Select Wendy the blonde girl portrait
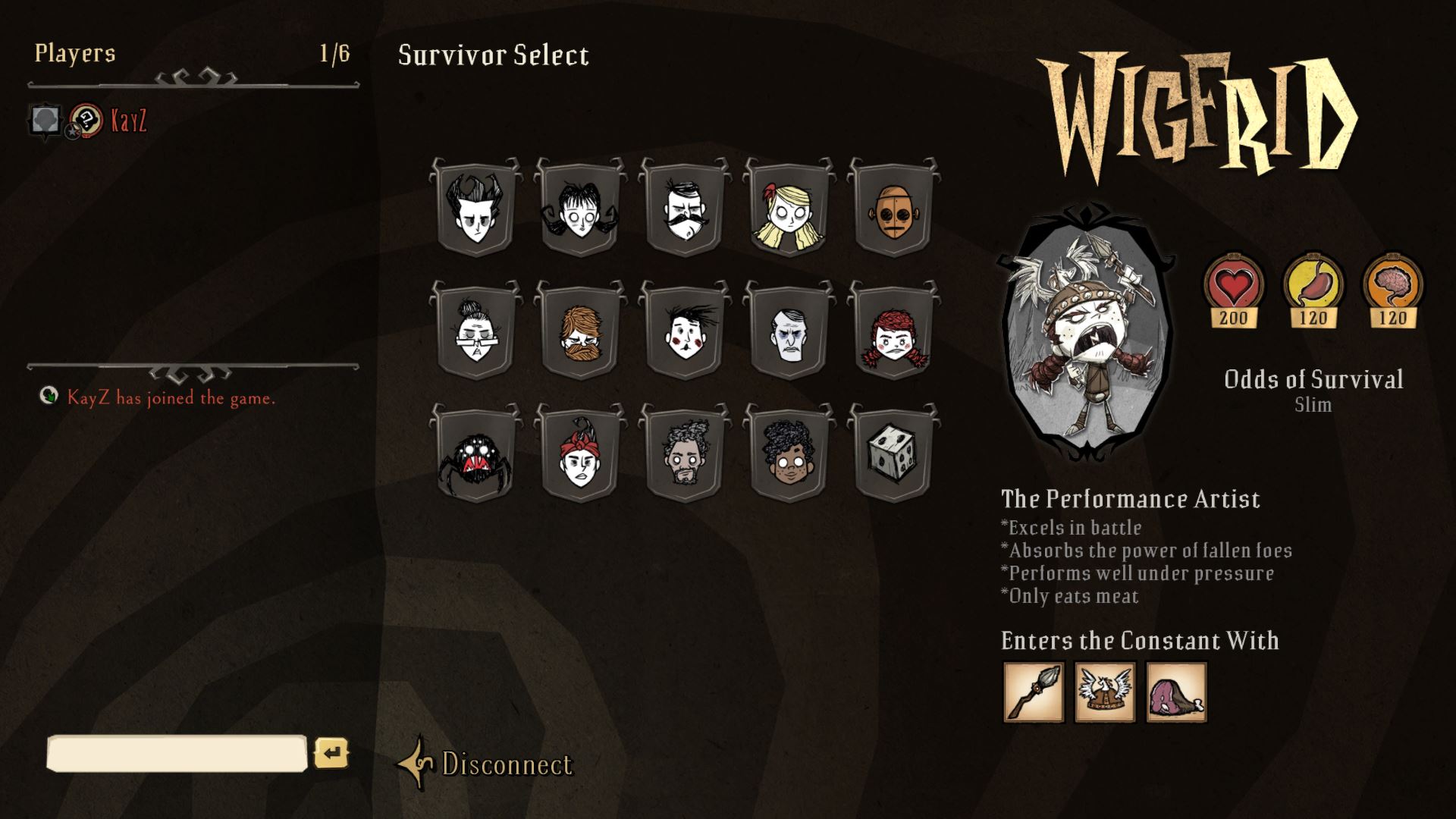The width and height of the screenshot is (1456, 819). 789,208
